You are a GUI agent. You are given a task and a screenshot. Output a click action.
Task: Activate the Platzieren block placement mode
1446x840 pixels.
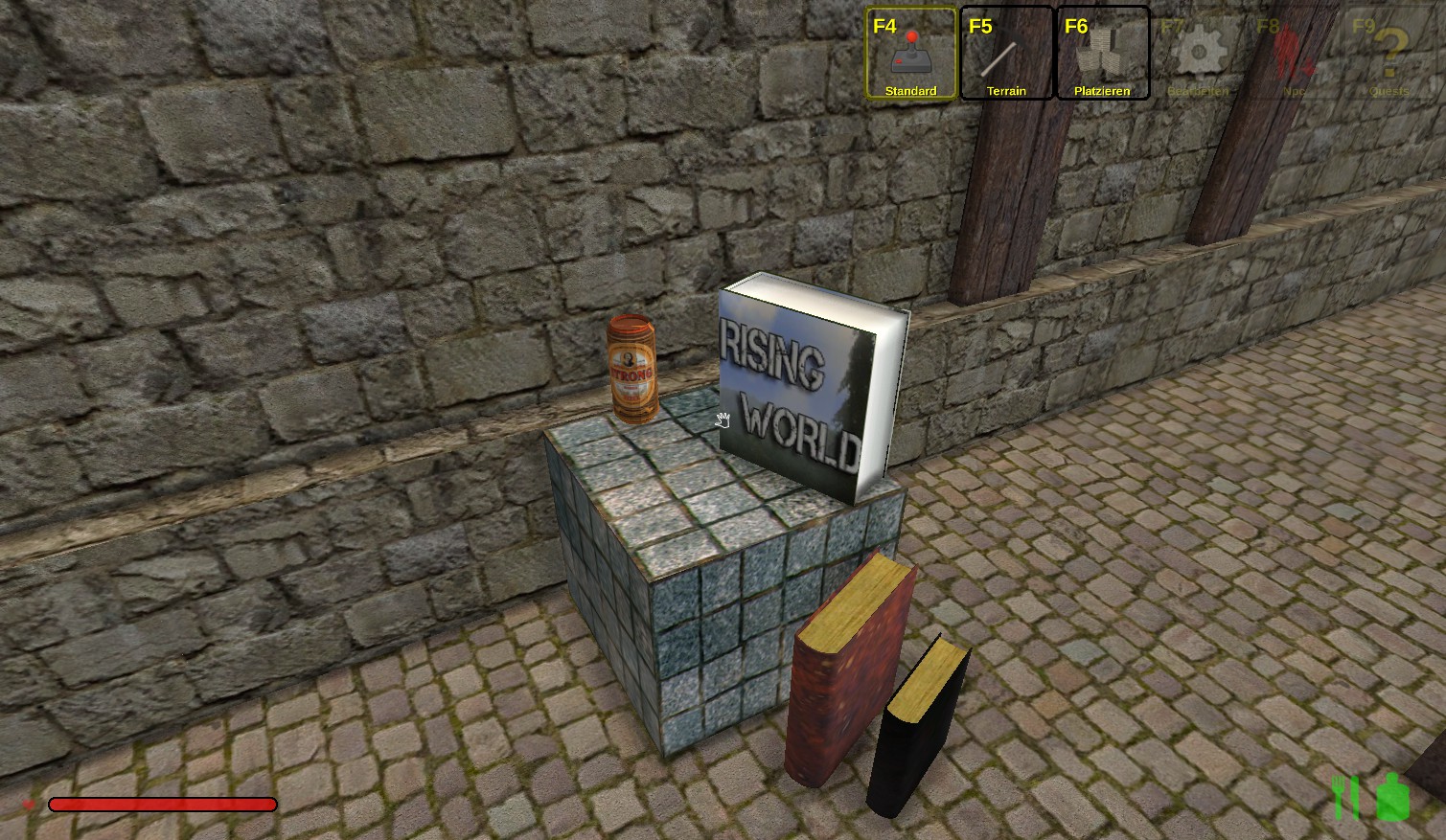point(1102,54)
